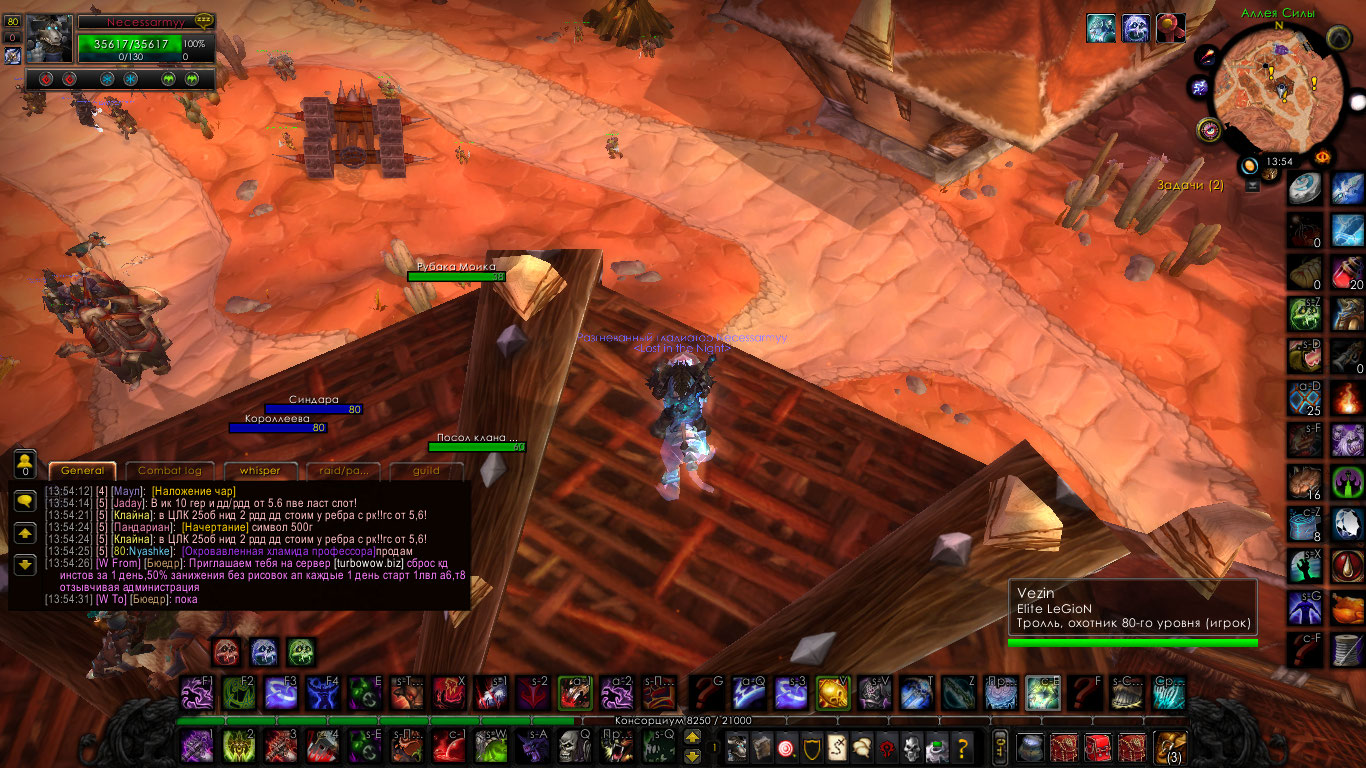Image resolution: width=1366 pixels, height=768 pixels.
Task: Open the Horde PvP emblem micro button
Action: 886,746
